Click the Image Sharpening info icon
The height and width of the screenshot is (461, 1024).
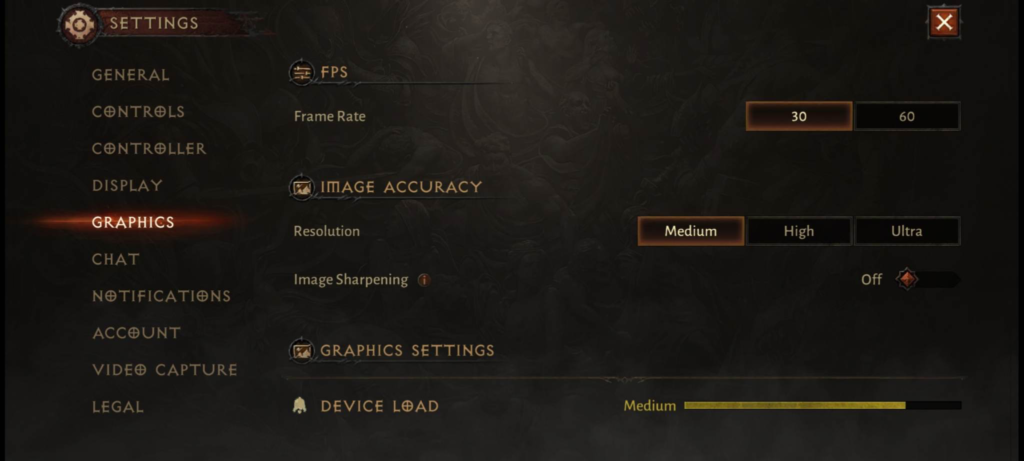click(424, 280)
